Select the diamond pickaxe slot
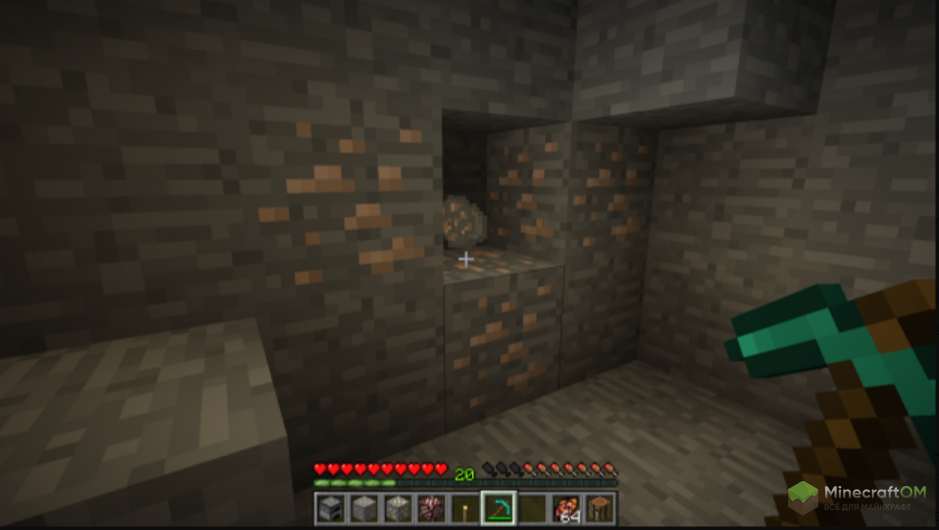 (x=498, y=508)
